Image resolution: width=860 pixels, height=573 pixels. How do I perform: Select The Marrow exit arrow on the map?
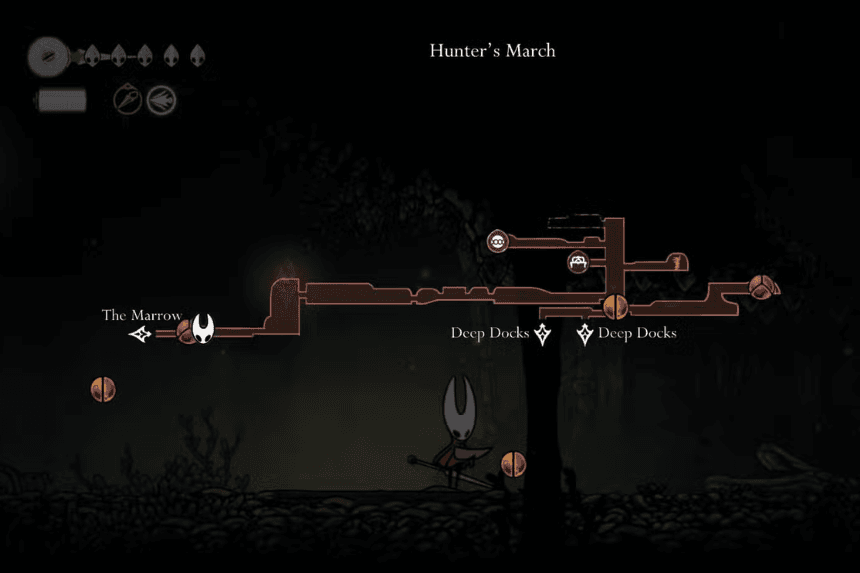(x=142, y=335)
